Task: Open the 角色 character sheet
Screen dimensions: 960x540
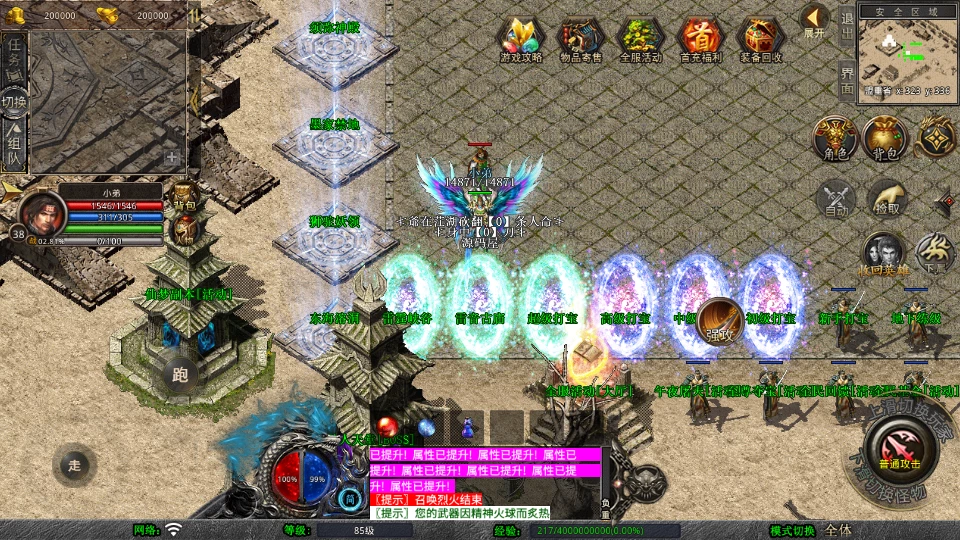Action: (835, 138)
